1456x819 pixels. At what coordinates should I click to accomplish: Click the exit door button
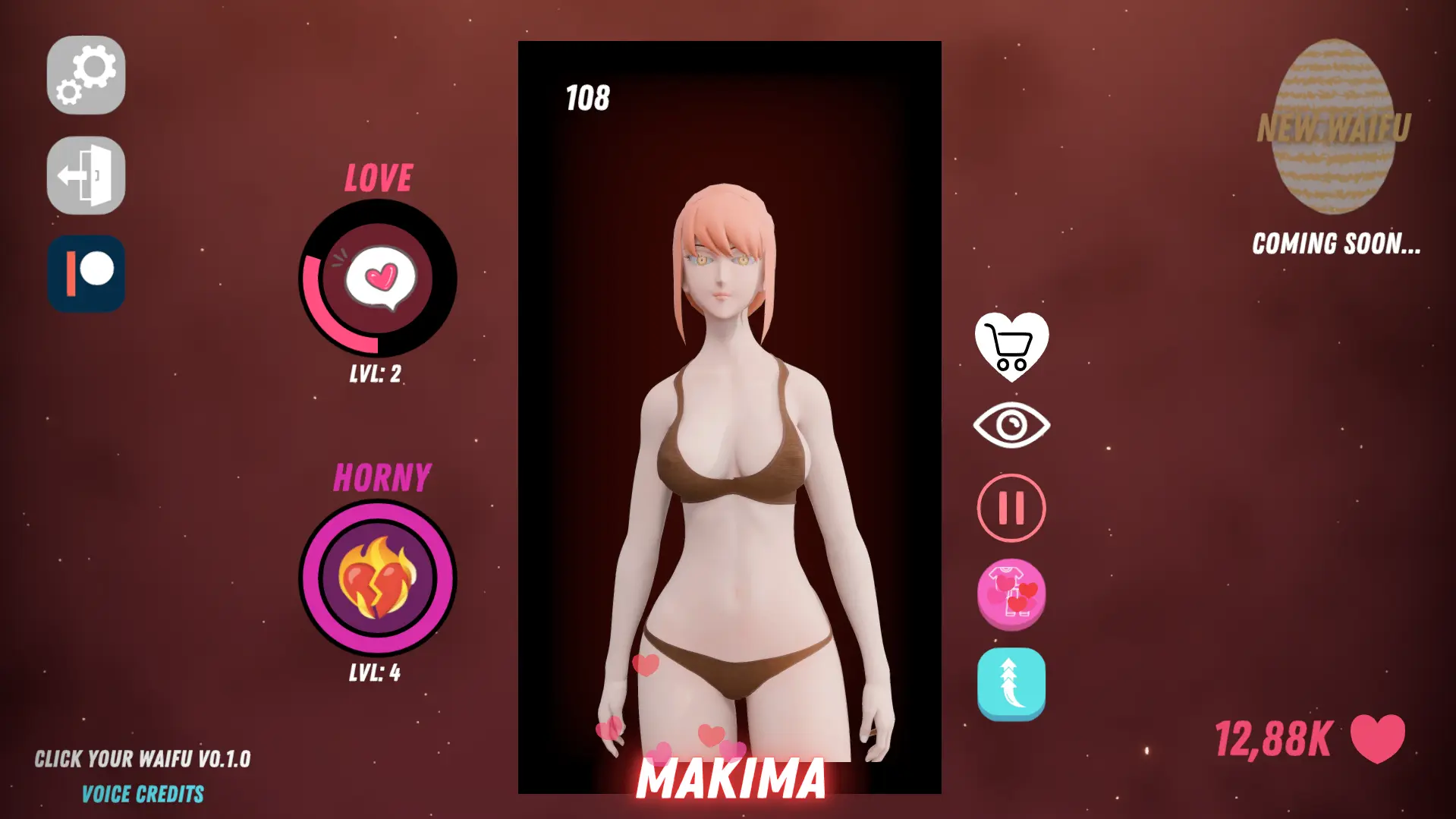click(x=86, y=175)
